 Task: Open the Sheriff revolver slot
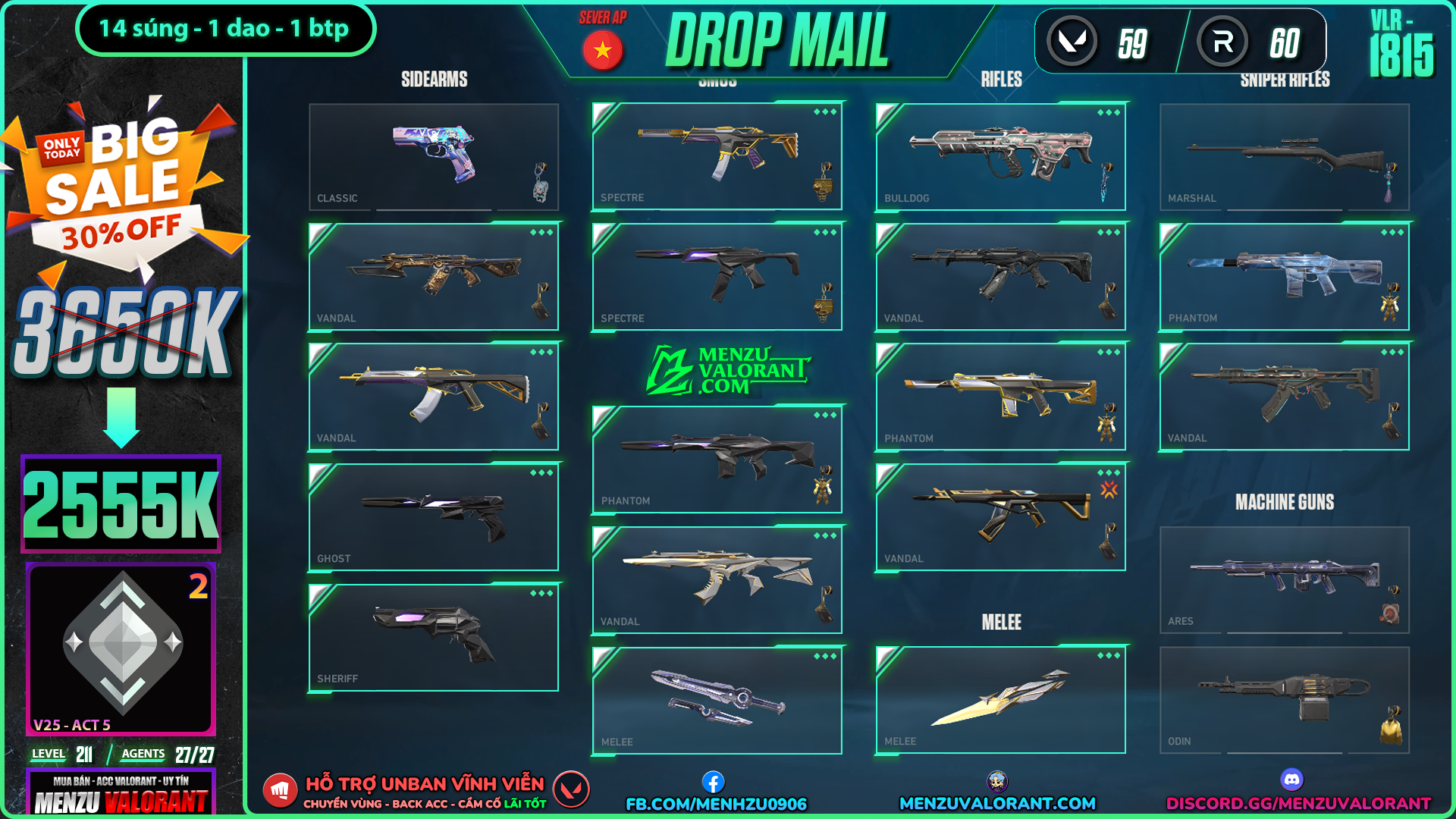coord(434,638)
